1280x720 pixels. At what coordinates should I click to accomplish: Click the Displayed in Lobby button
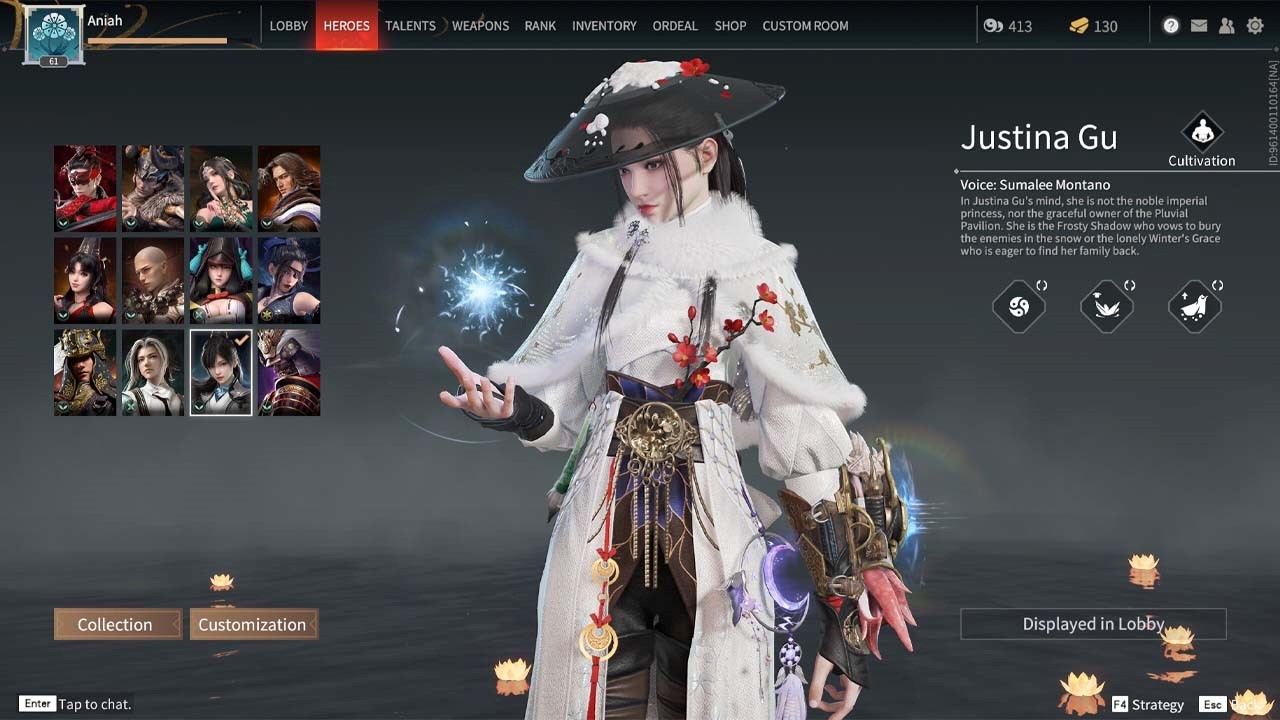pos(1093,624)
